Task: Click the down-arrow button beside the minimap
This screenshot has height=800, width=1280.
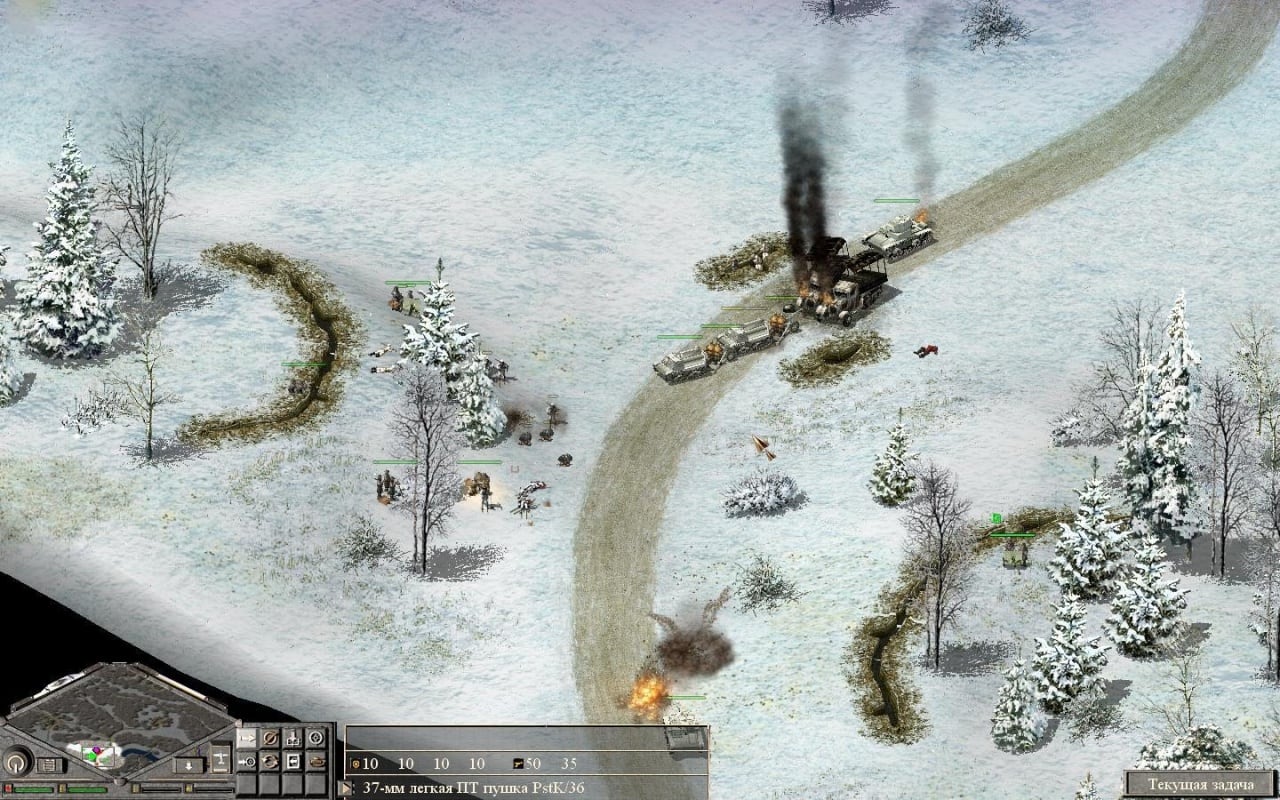Action: [x=188, y=765]
